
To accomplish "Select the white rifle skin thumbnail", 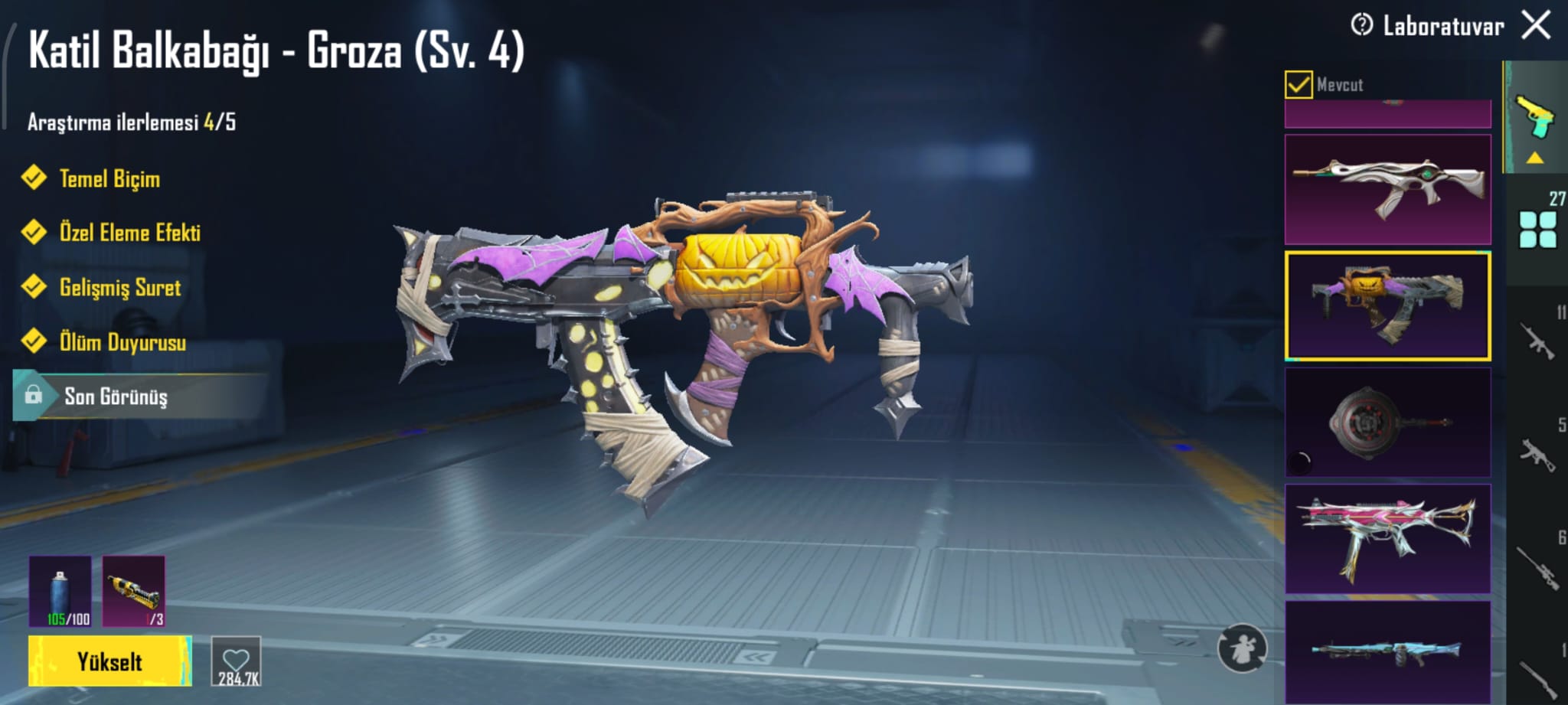I will tap(1387, 189).
